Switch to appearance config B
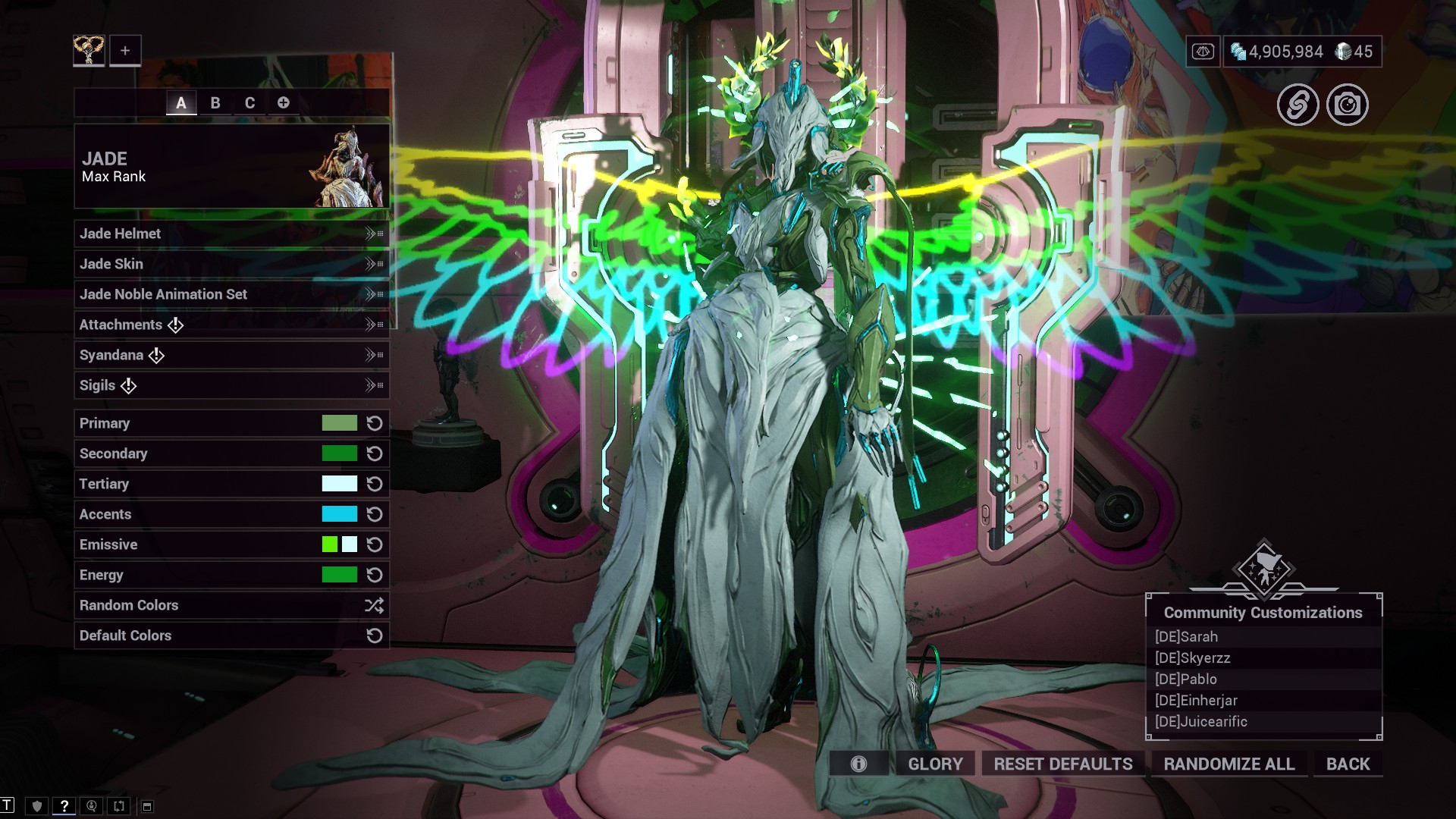This screenshot has height=819, width=1456. pos(215,102)
